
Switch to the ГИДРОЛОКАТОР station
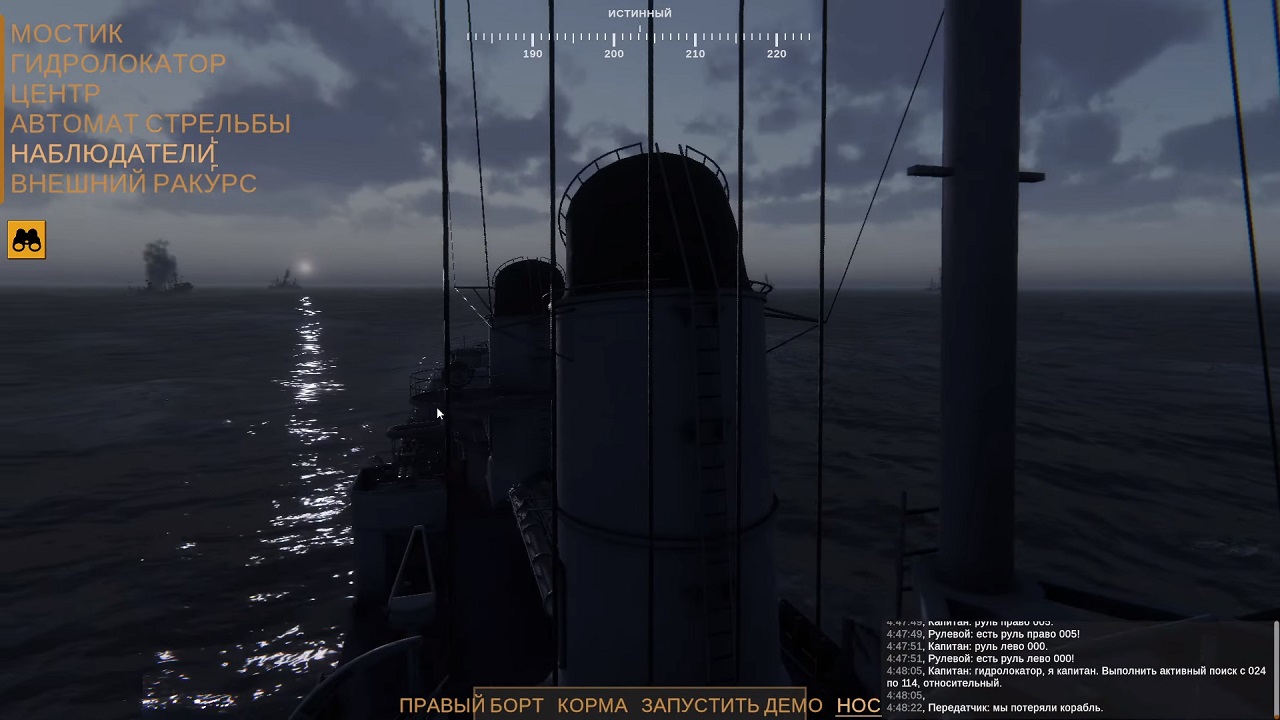click(118, 63)
